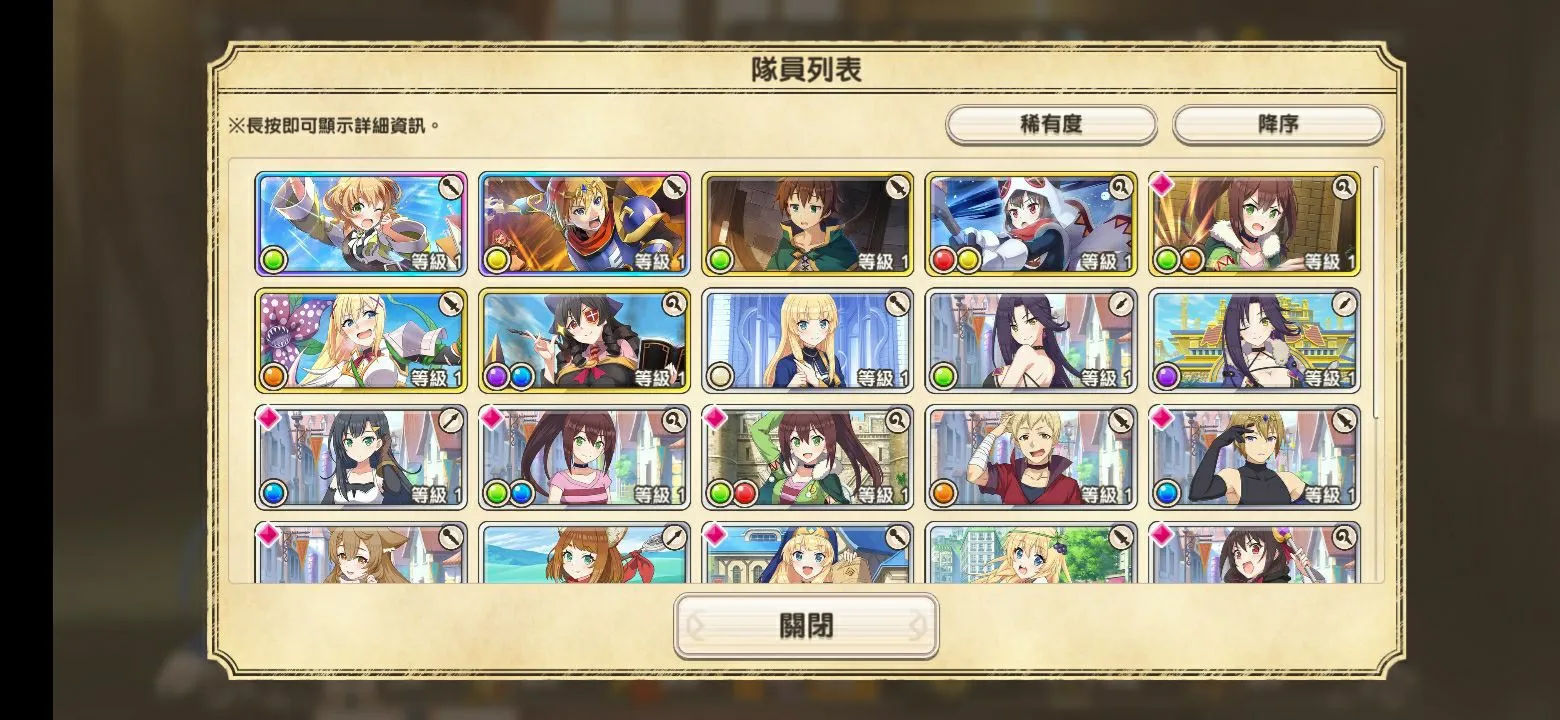Open the 稀有度 sort filter
The image size is (1560, 720).
pos(1051,125)
